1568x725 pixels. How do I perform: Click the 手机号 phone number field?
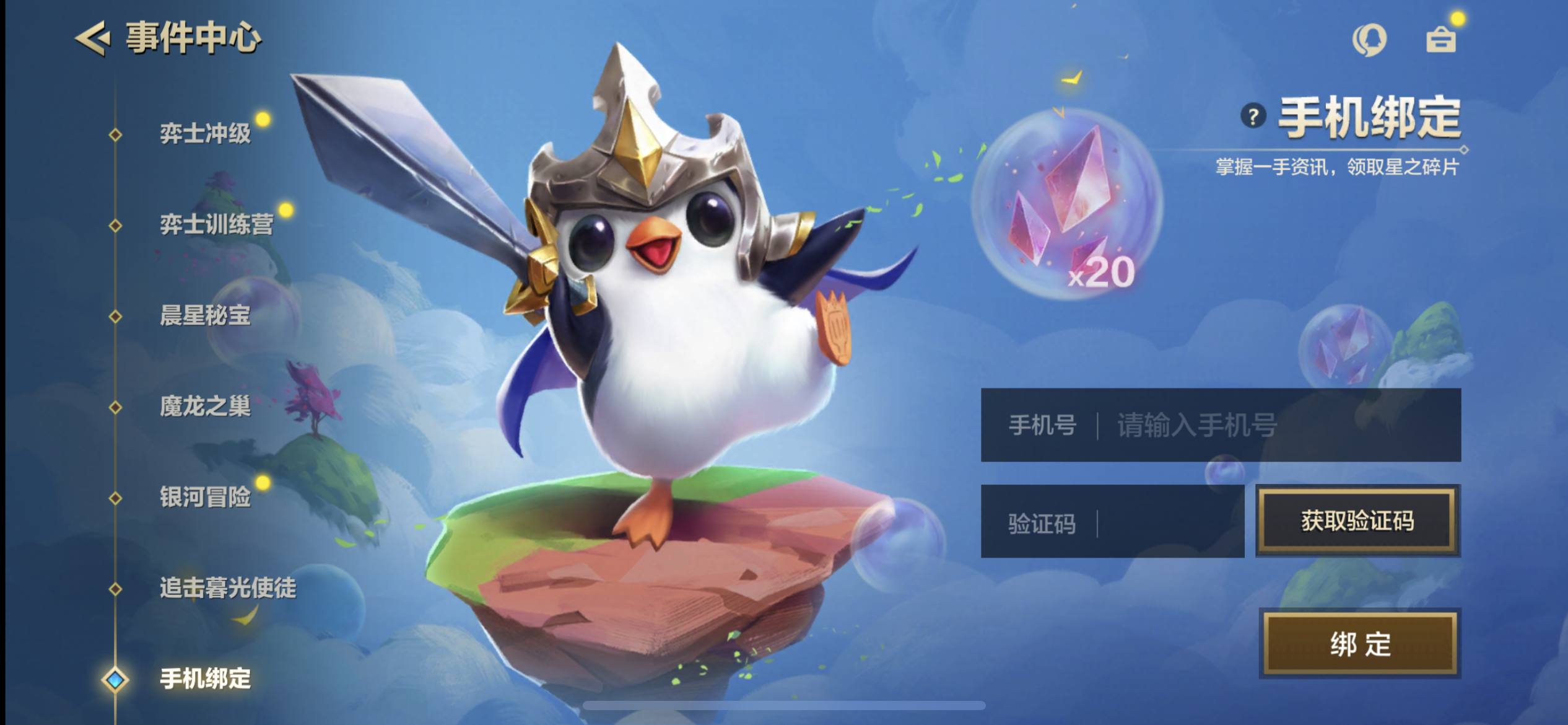[1276, 425]
